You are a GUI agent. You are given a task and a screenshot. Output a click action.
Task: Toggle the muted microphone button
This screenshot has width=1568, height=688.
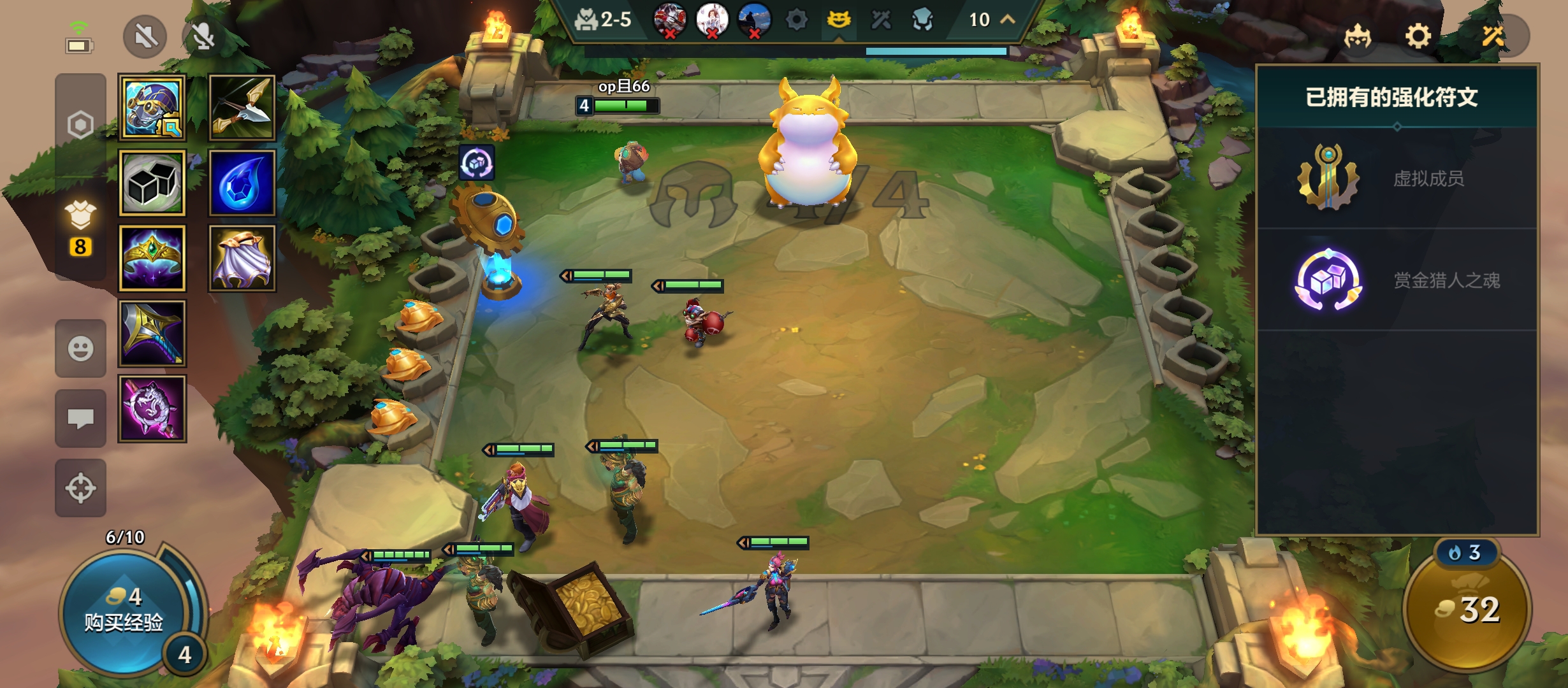coord(203,37)
